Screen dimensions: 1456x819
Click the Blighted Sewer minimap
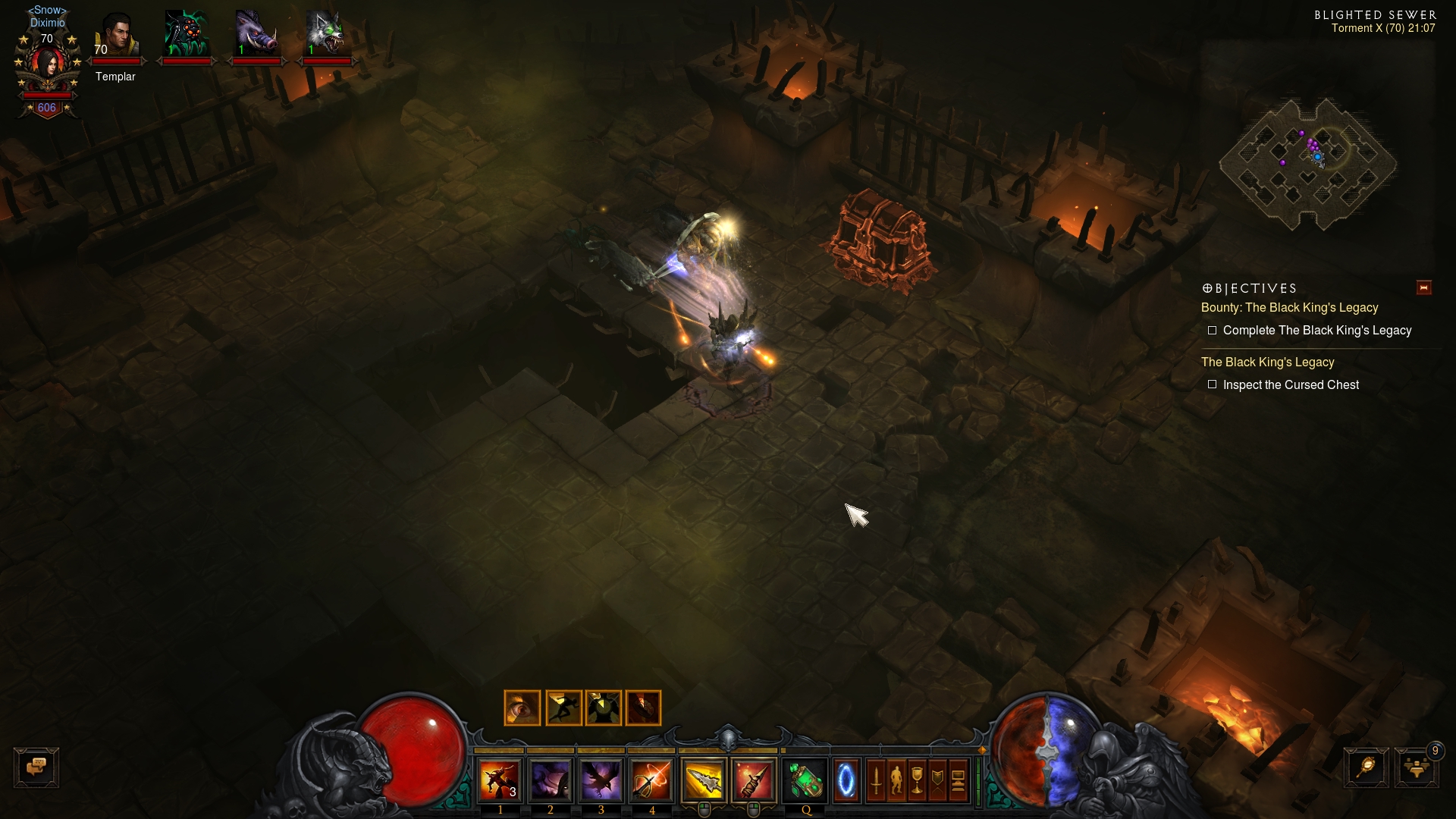(1307, 163)
